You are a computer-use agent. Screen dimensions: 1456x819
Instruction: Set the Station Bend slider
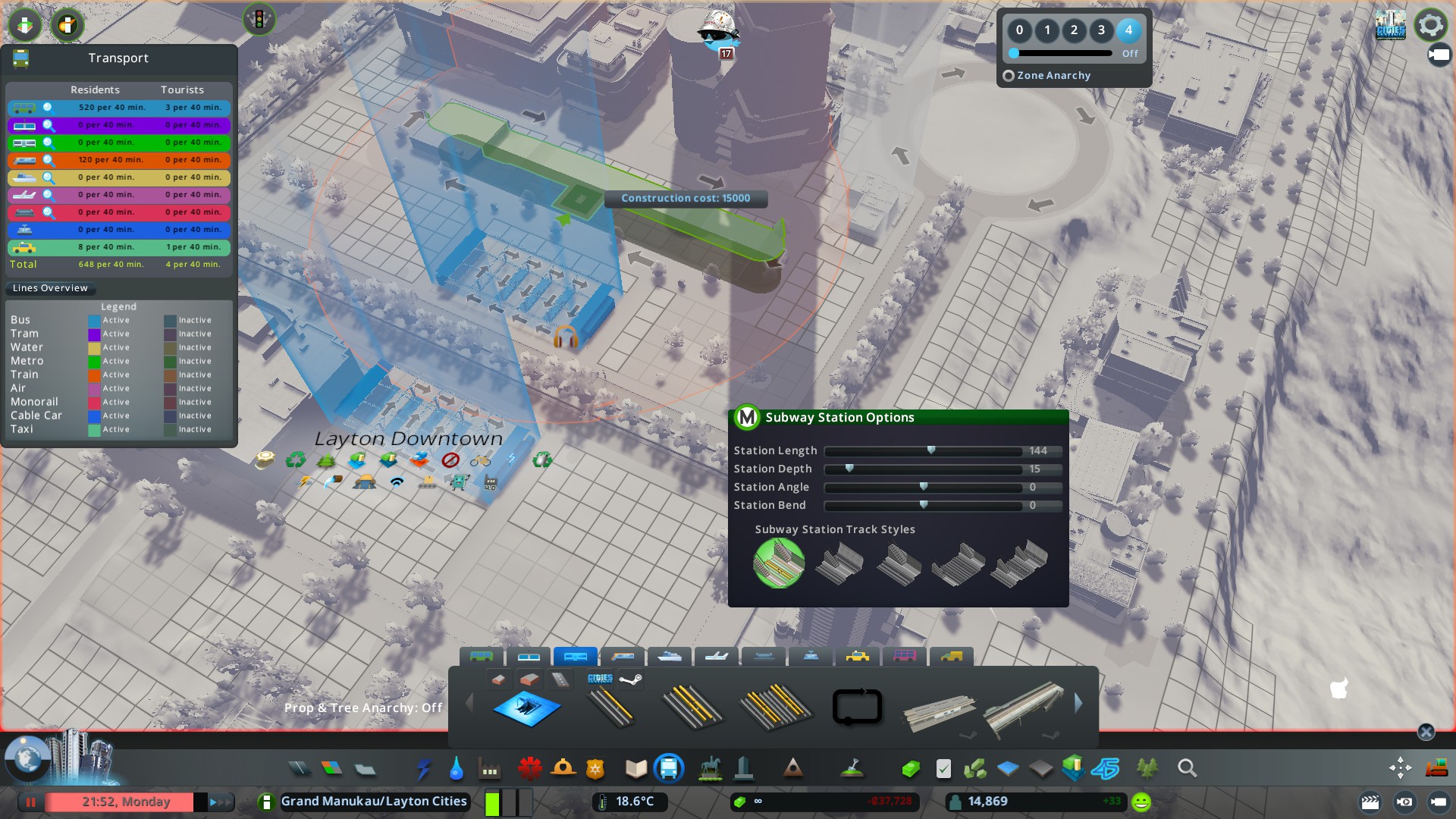[924, 505]
